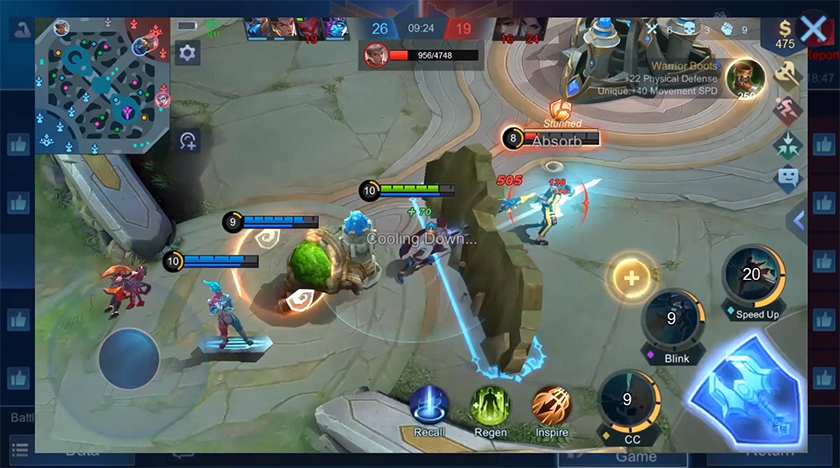
Task: Open the battlefield minimap
Action: (x=102, y=85)
